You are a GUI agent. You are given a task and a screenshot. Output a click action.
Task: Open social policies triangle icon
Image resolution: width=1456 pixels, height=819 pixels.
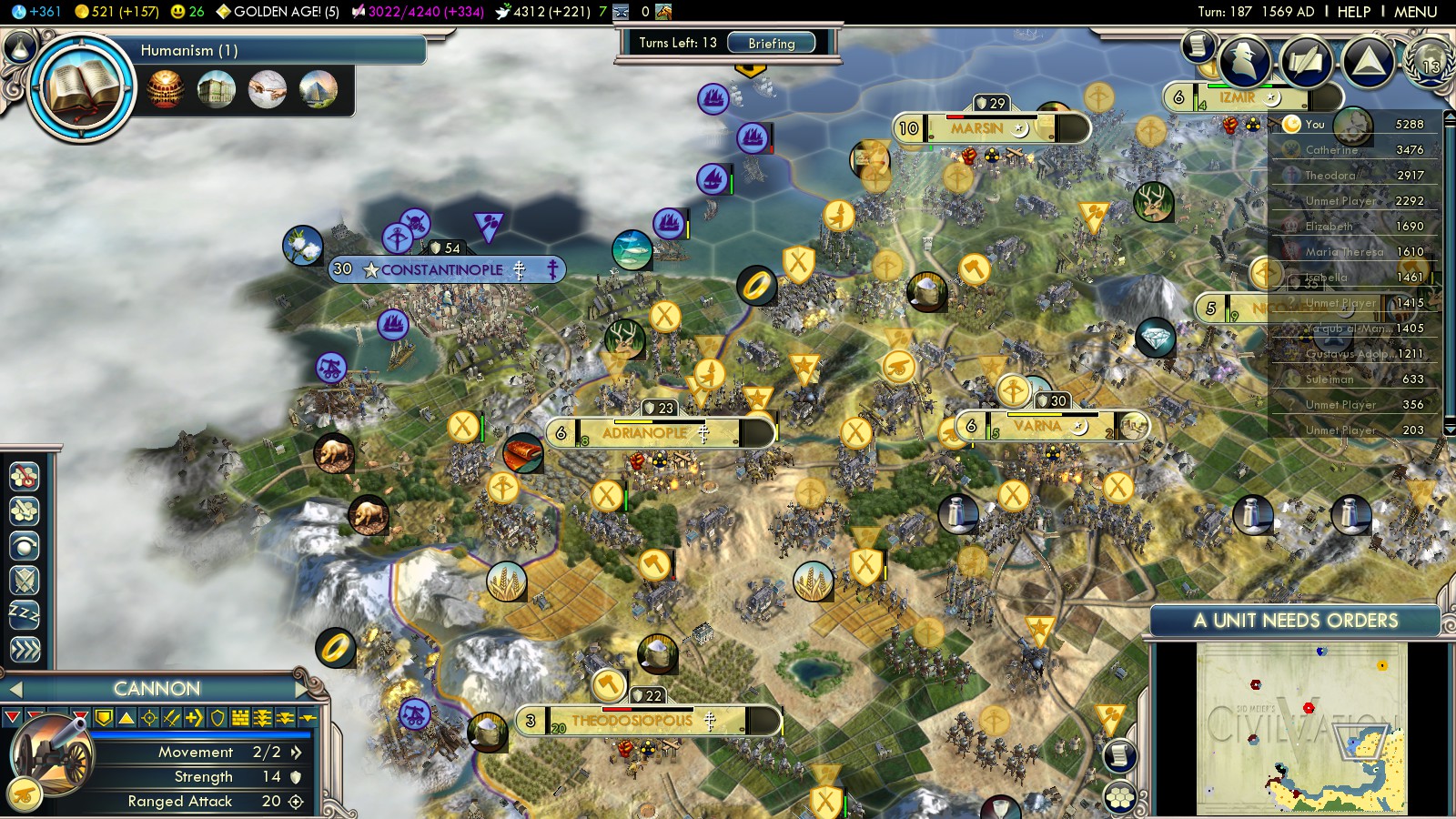click(1368, 62)
